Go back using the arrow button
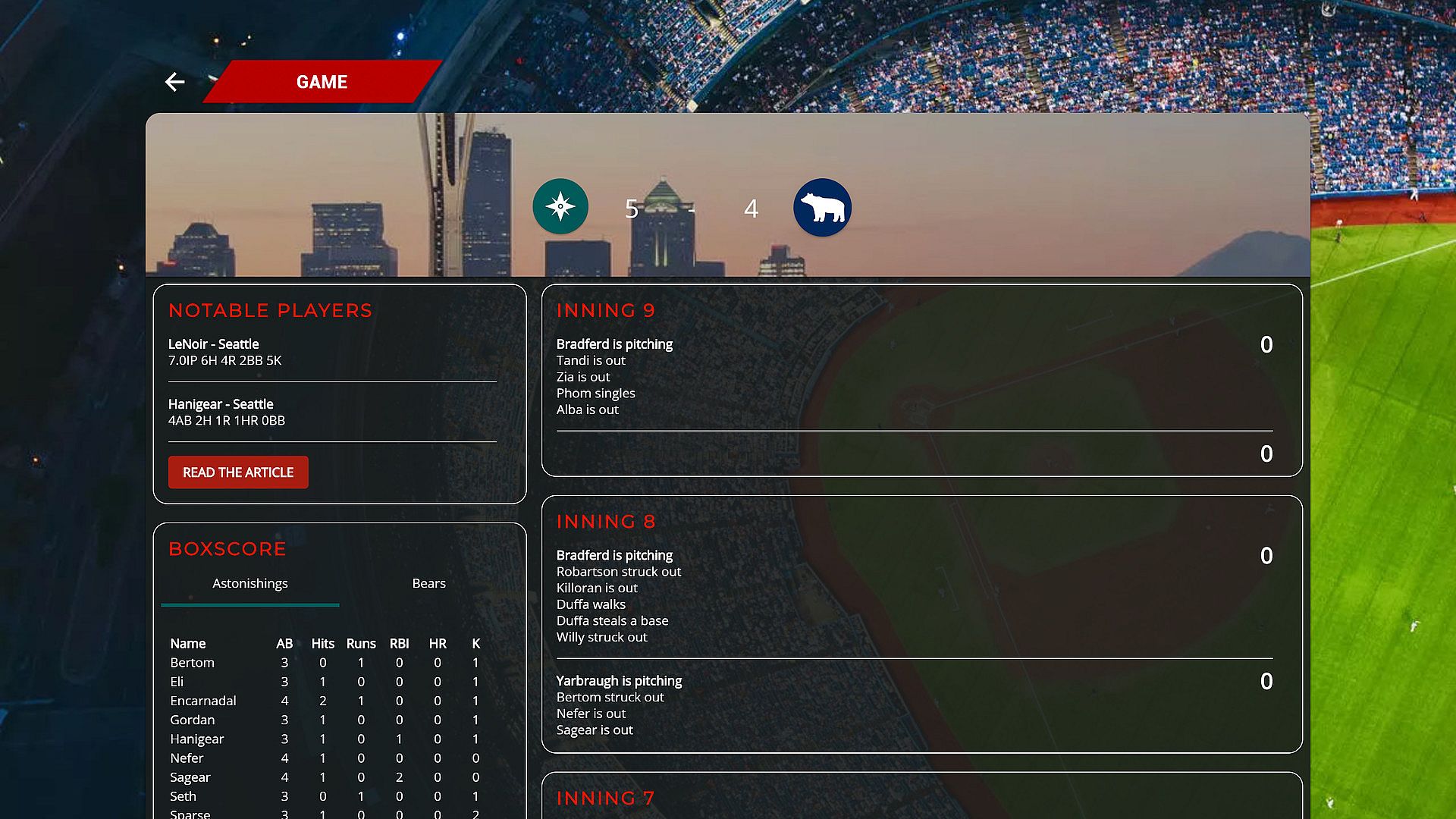Viewport: 1456px width, 819px height. 174,82
